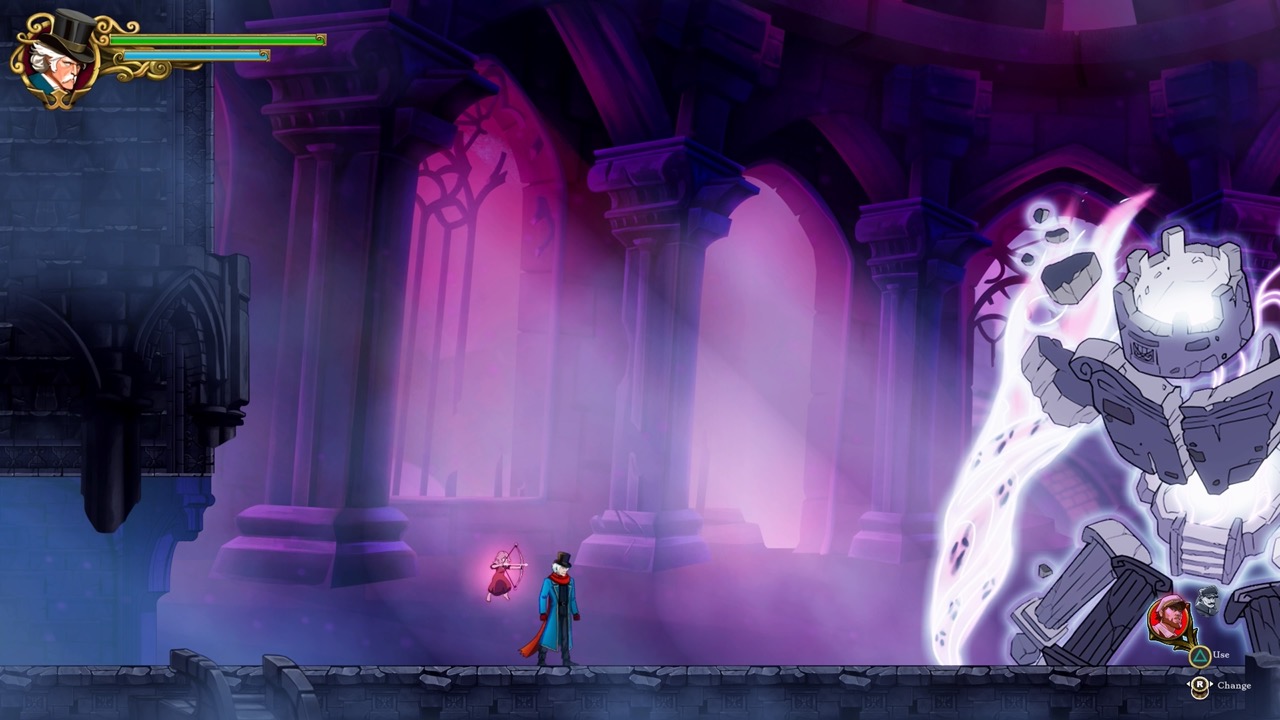The height and width of the screenshot is (720, 1280).
Task: Click the Change spirit label
Action: click(x=1236, y=686)
